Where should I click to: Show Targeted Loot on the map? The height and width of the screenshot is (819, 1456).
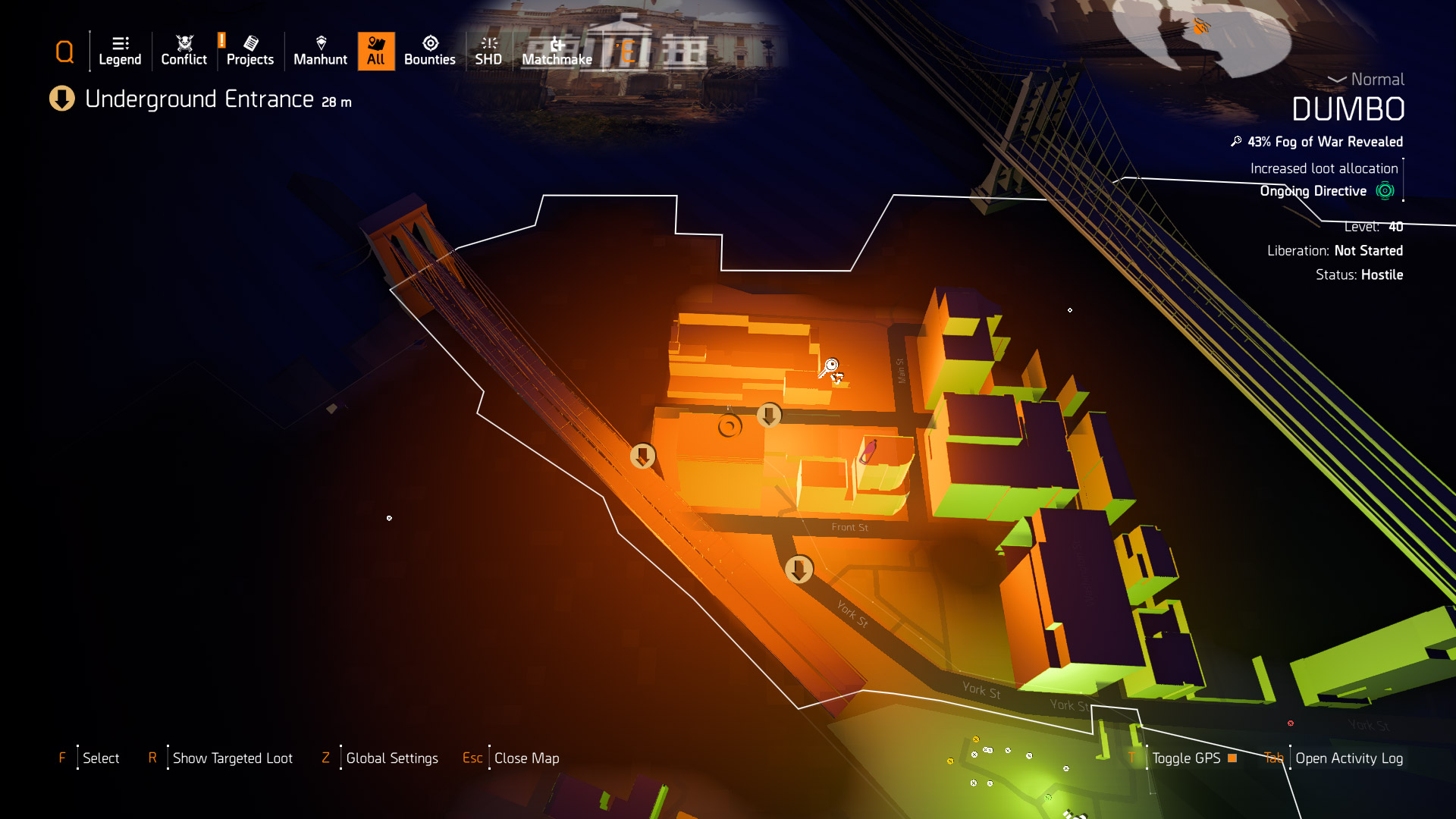coord(232,758)
